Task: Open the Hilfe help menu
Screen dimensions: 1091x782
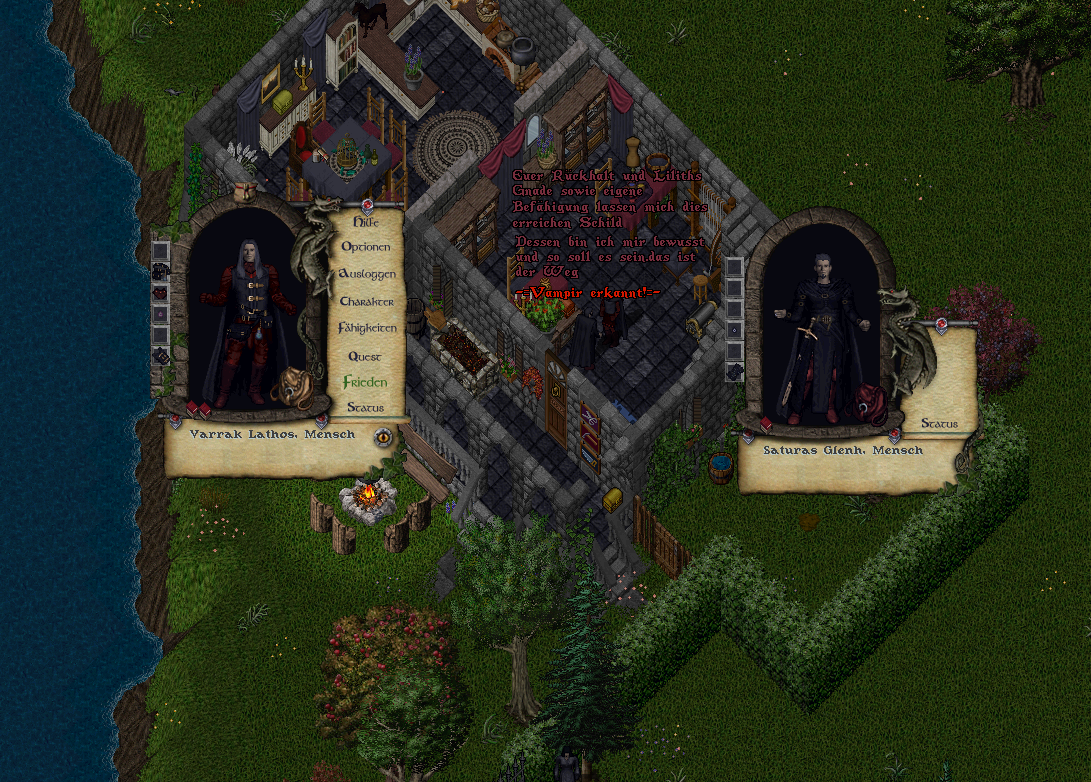Action: [366, 220]
